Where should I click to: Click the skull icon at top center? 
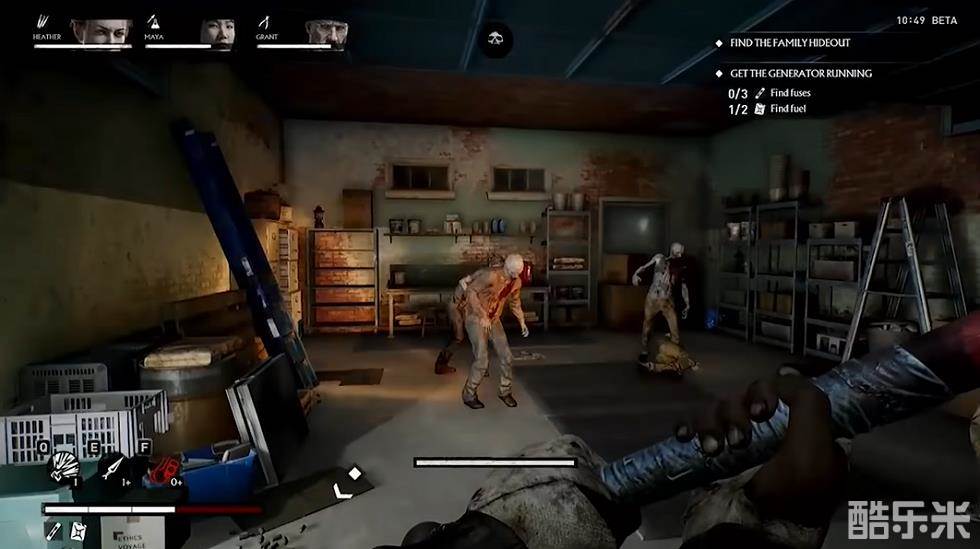[x=495, y=40]
